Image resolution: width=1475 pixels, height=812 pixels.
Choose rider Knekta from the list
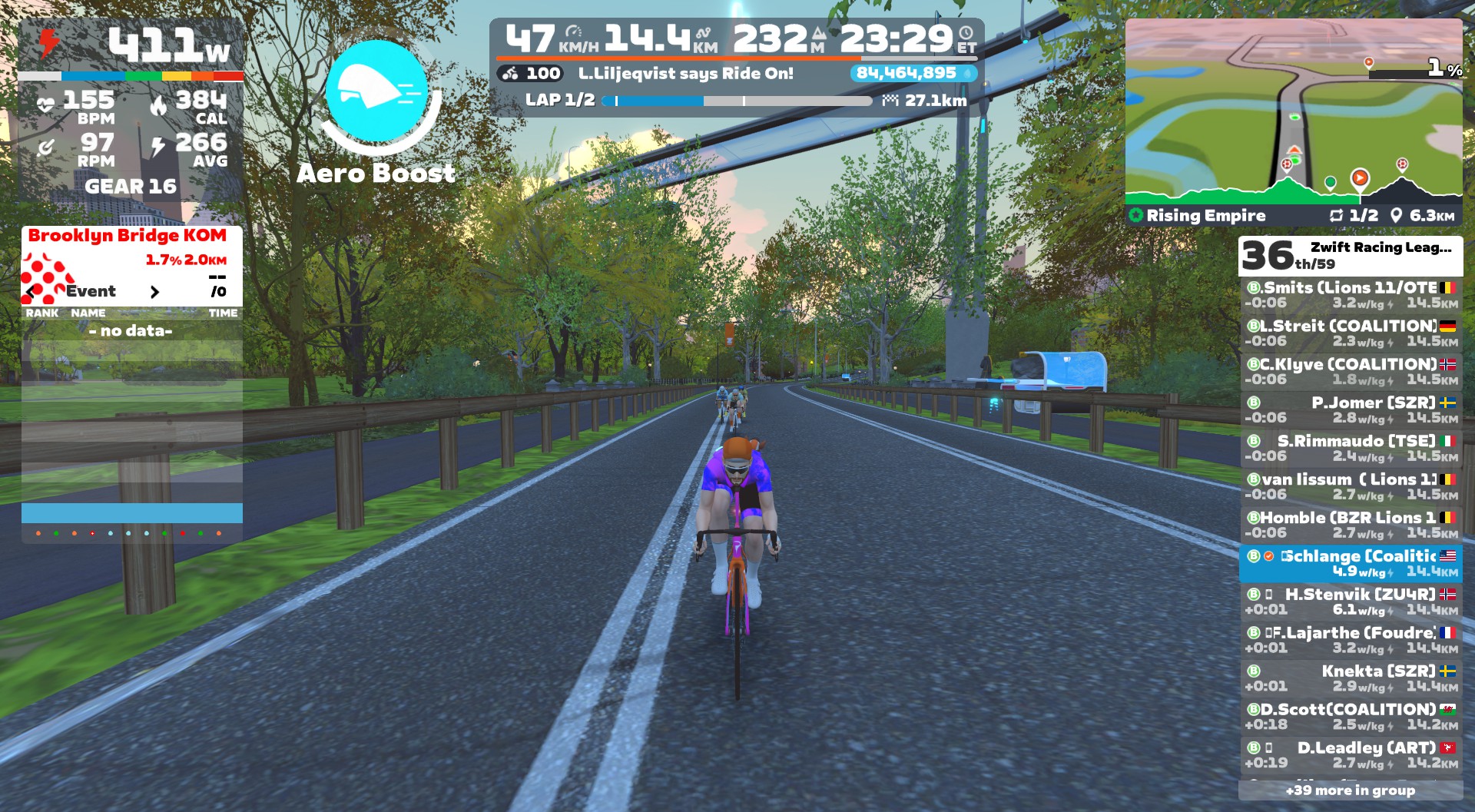(x=1350, y=678)
